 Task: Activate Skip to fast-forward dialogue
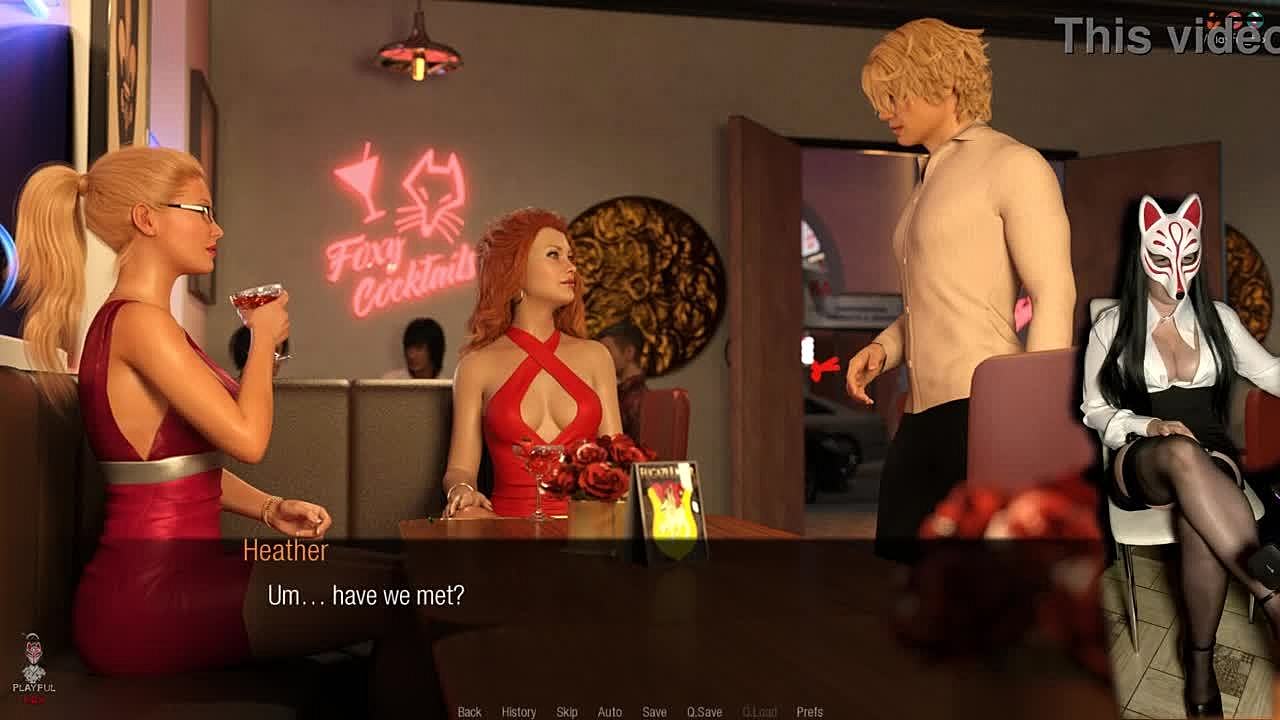[567, 712]
